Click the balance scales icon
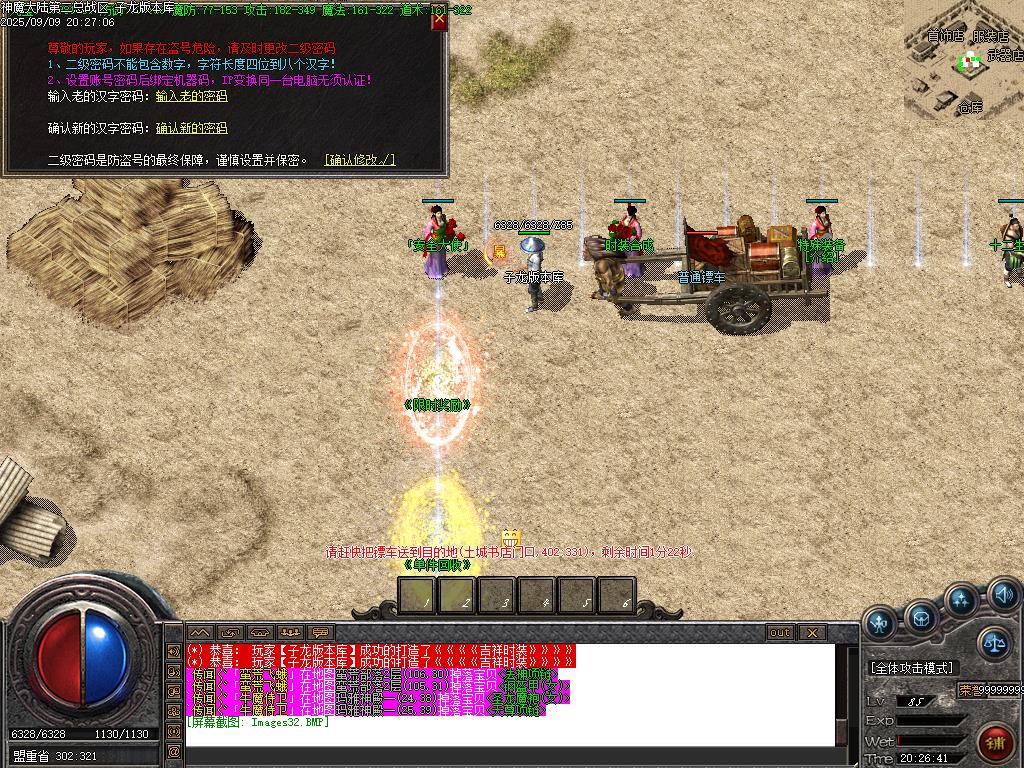The width and height of the screenshot is (1024, 768). (x=994, y=643)
